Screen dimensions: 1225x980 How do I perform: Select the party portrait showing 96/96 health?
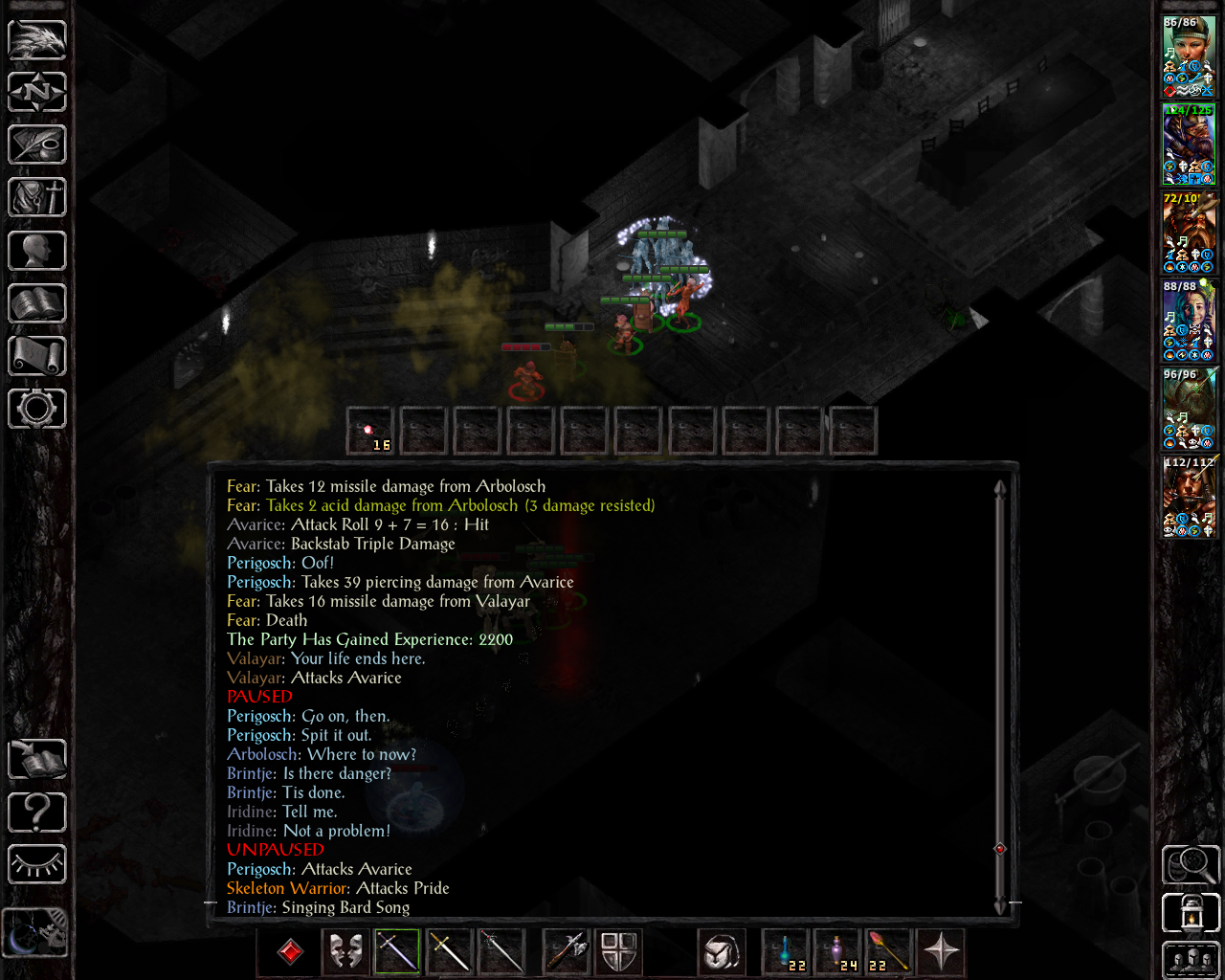coord(1189,410)
